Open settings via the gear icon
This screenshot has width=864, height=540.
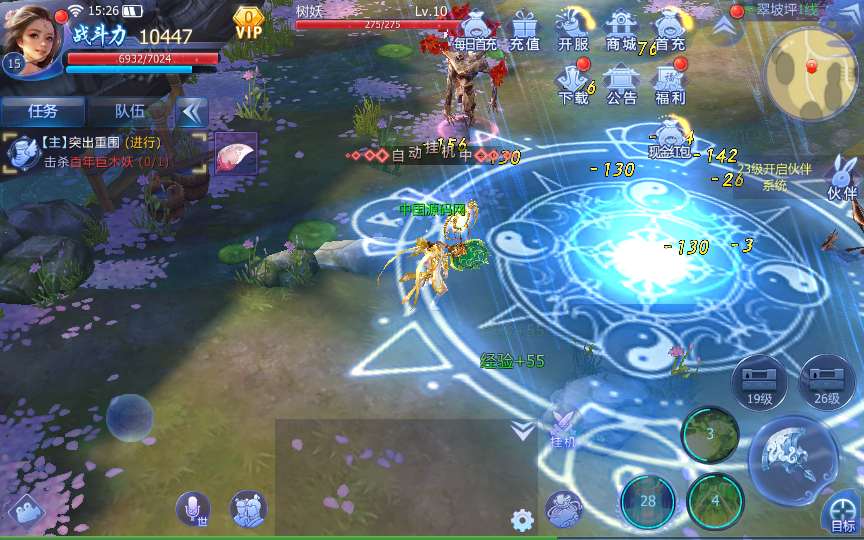click(522, 520)
